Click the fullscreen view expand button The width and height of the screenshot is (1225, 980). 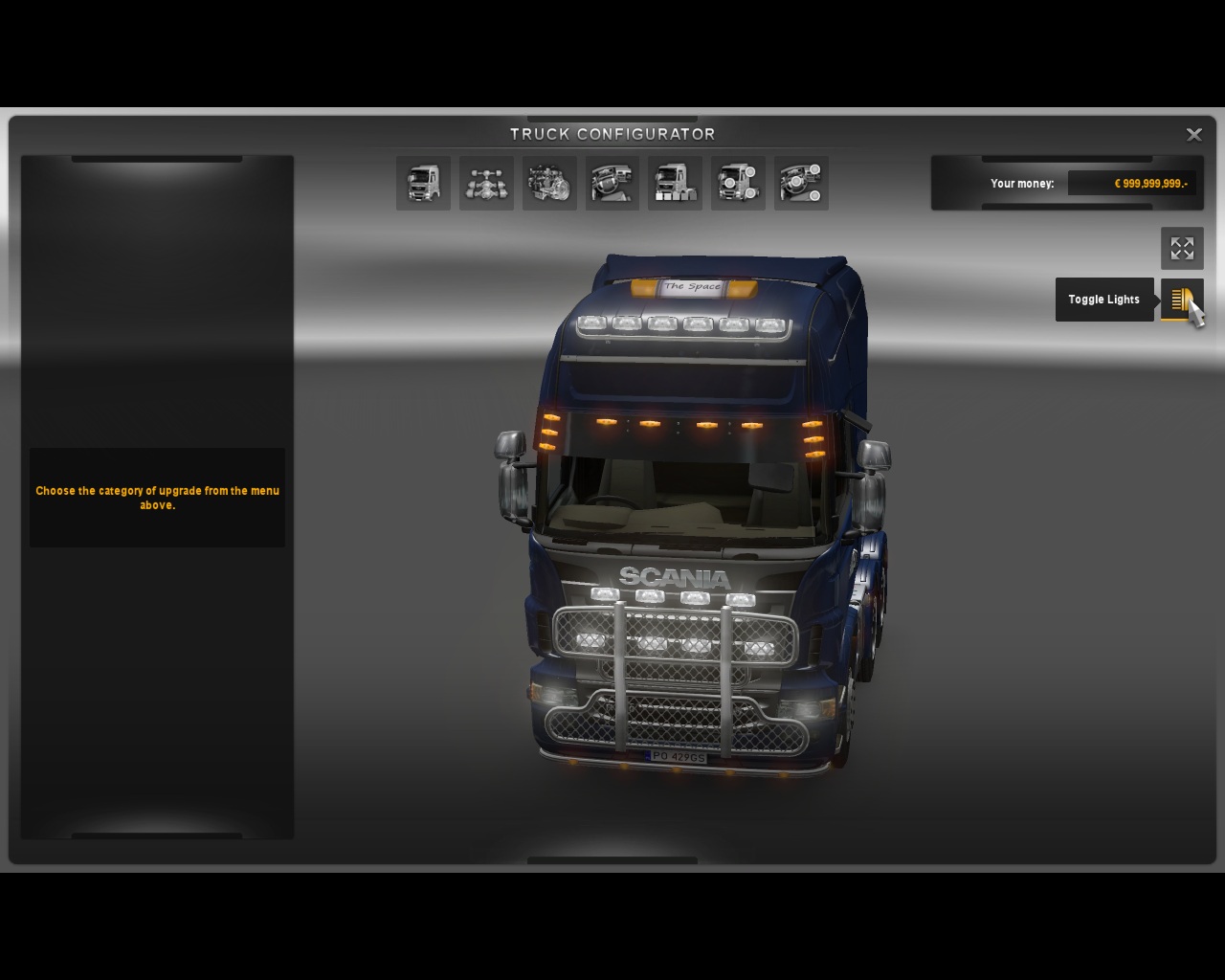(1182, 249)
